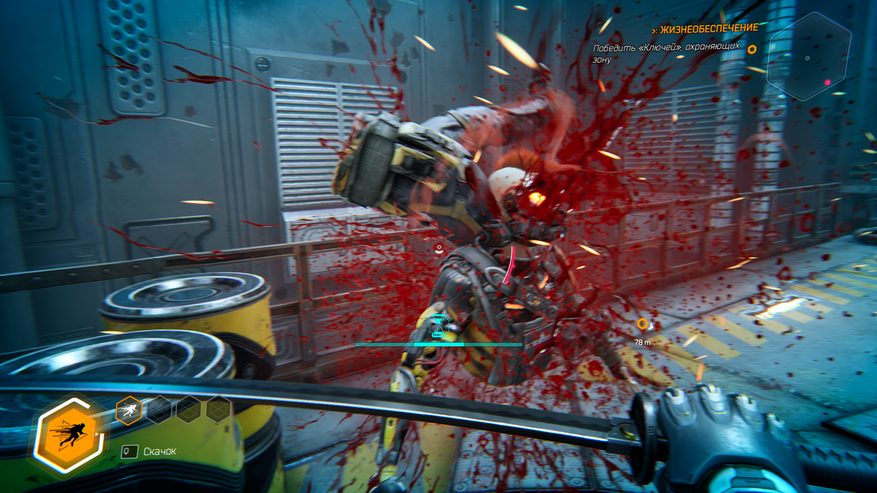Select the small active dash skill hexagon
This screenshot has height=493, width=877.
129,408
